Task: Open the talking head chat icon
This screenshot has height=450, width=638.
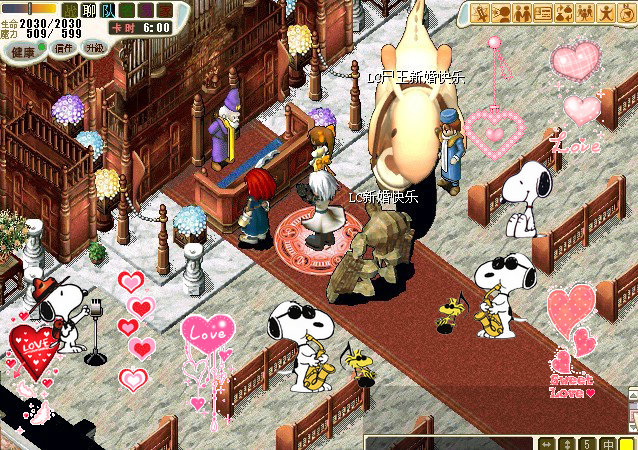Action: pyautogui.click(x=502, y=13)
